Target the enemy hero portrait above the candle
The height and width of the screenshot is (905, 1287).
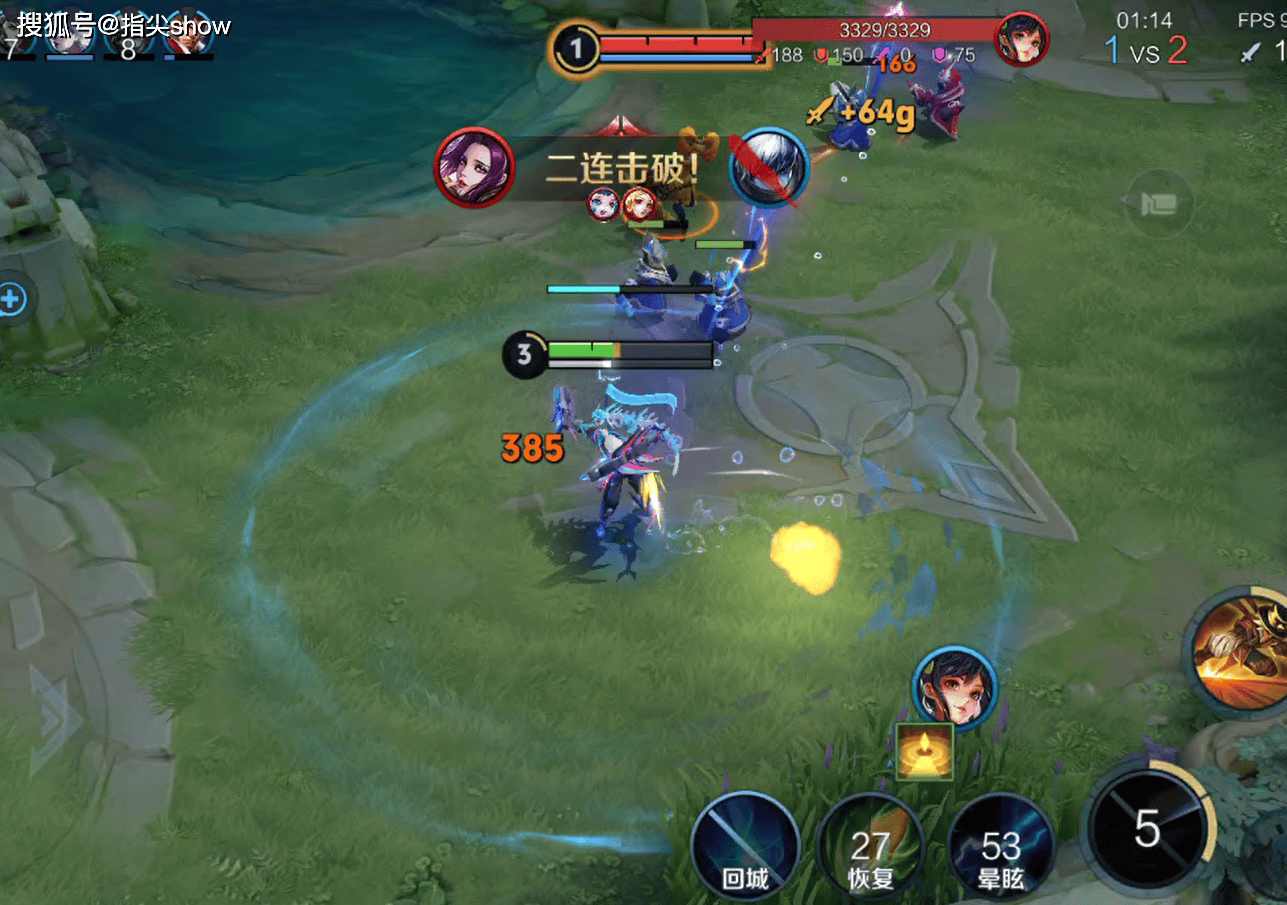(x=955, y=688)
